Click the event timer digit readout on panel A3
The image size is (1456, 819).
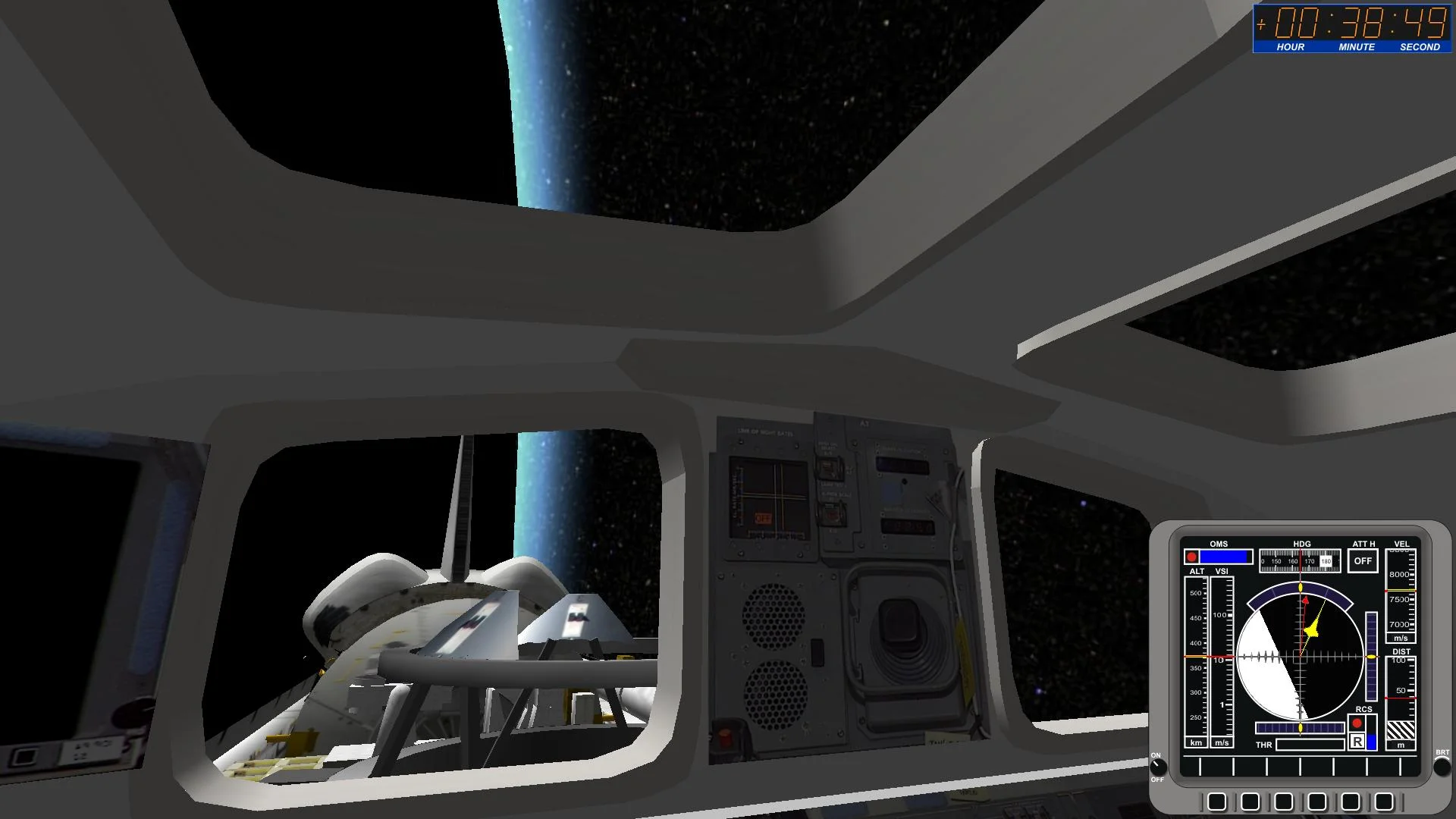908,526
